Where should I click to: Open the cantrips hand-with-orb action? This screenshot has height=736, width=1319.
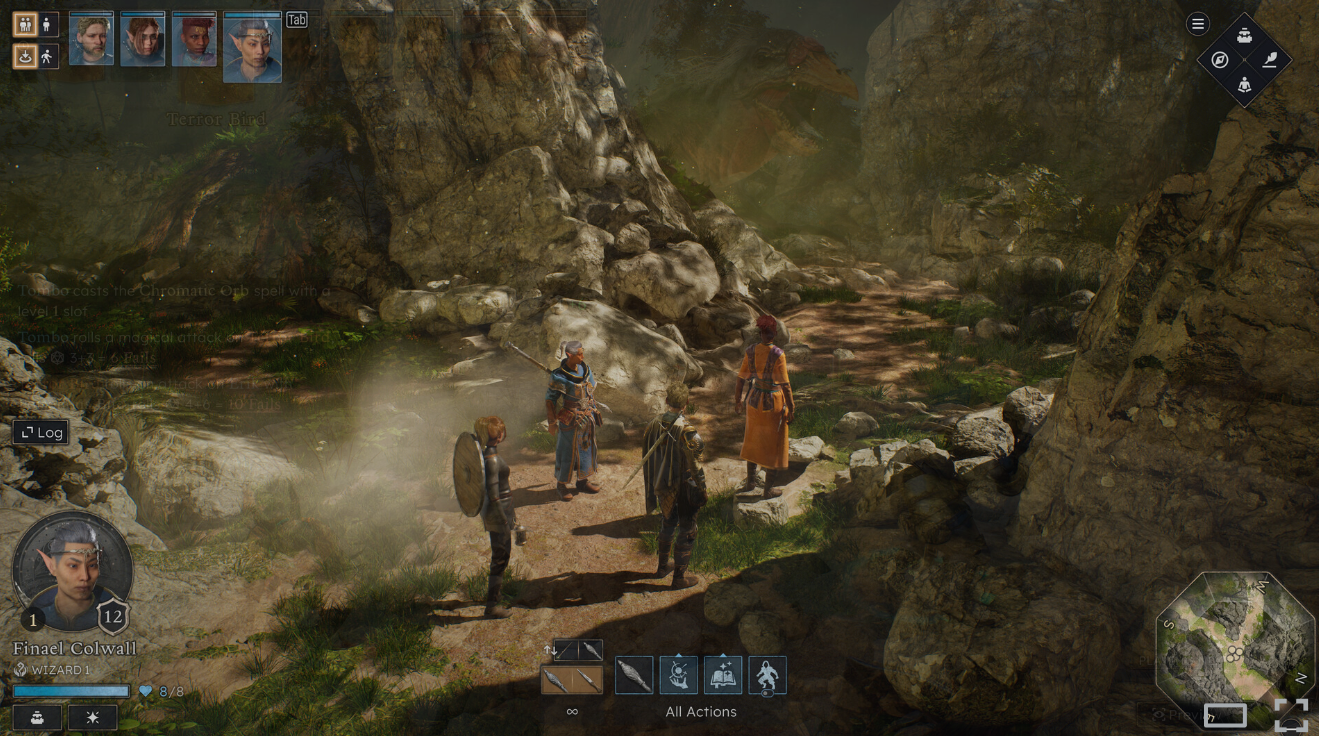pos(679,676)
